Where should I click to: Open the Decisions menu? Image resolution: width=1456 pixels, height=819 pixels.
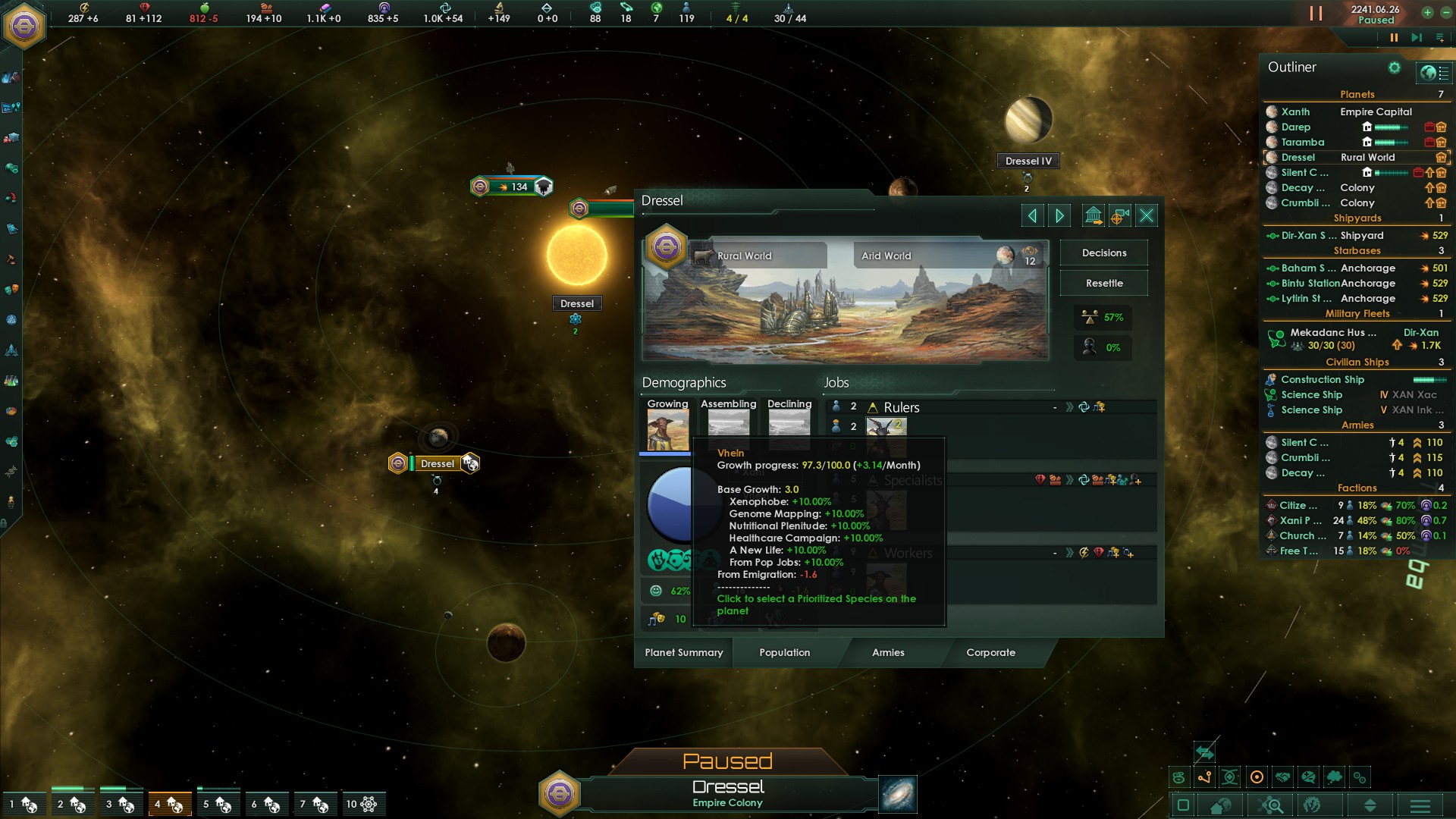[x=1103, y=253]
